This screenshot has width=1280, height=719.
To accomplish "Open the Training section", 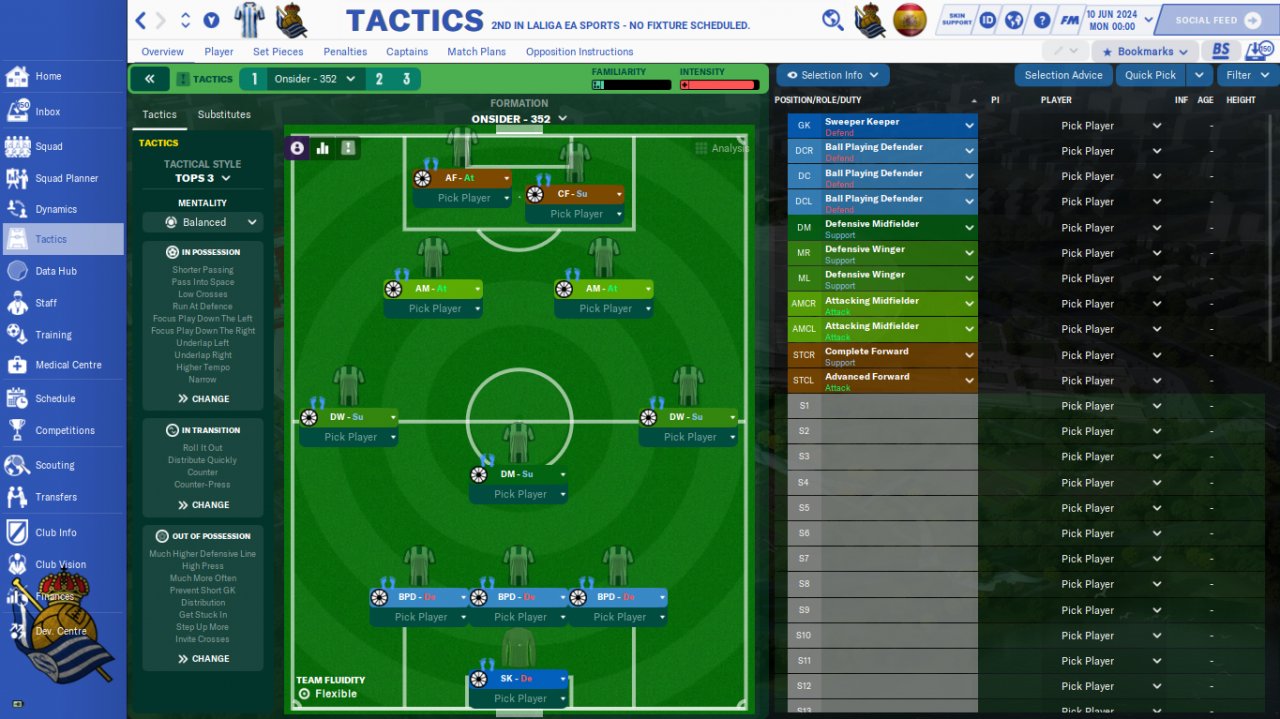I will click(53, 335).
